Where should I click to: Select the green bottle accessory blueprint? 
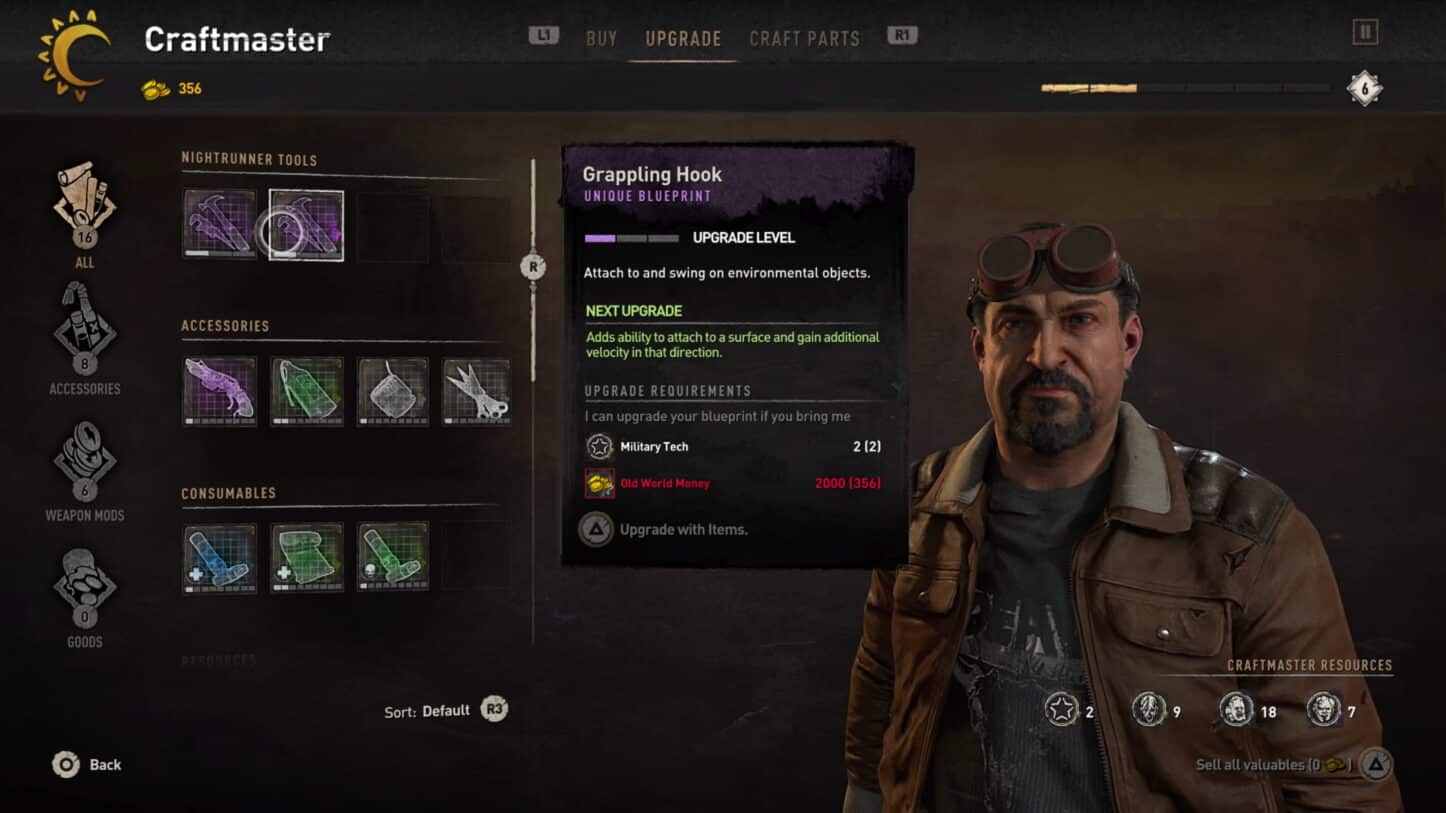[307, 391]
